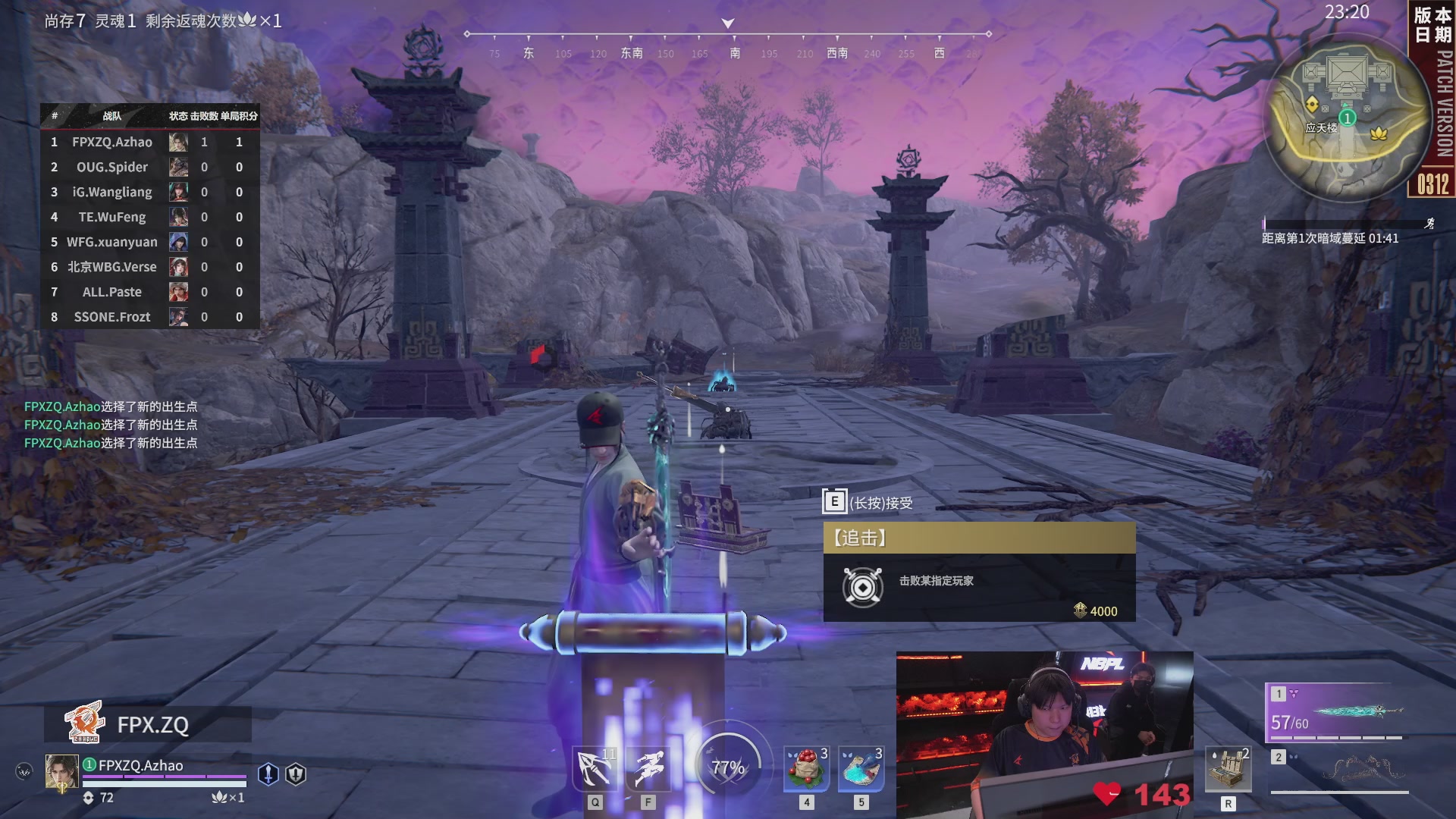Click the shield status icon beside it
This screenshot has height=819, width=1456.
click(296, 773)
